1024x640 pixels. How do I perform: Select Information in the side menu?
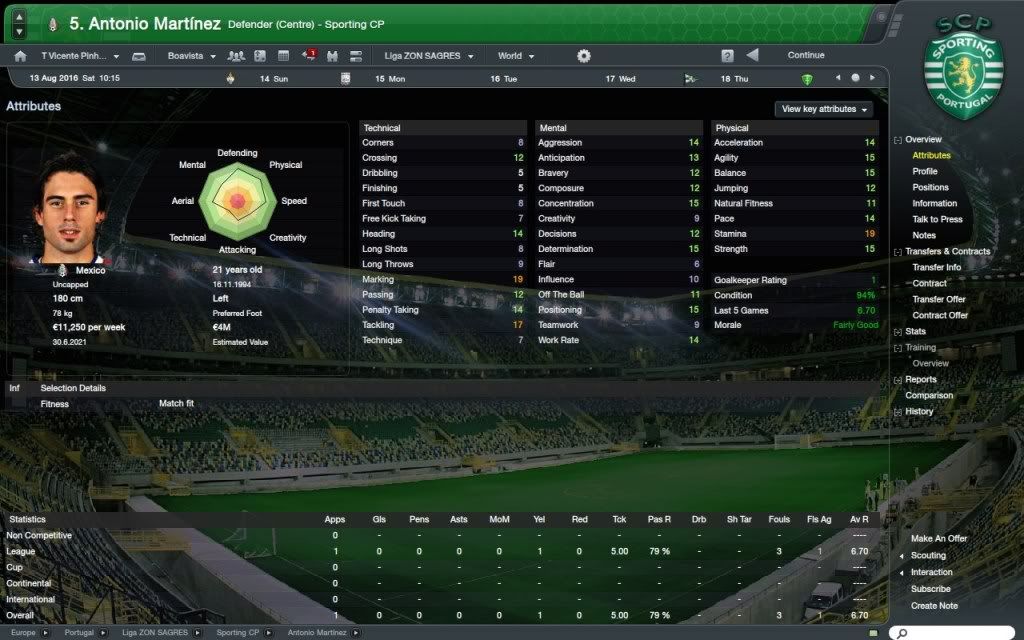coord(934,204)
